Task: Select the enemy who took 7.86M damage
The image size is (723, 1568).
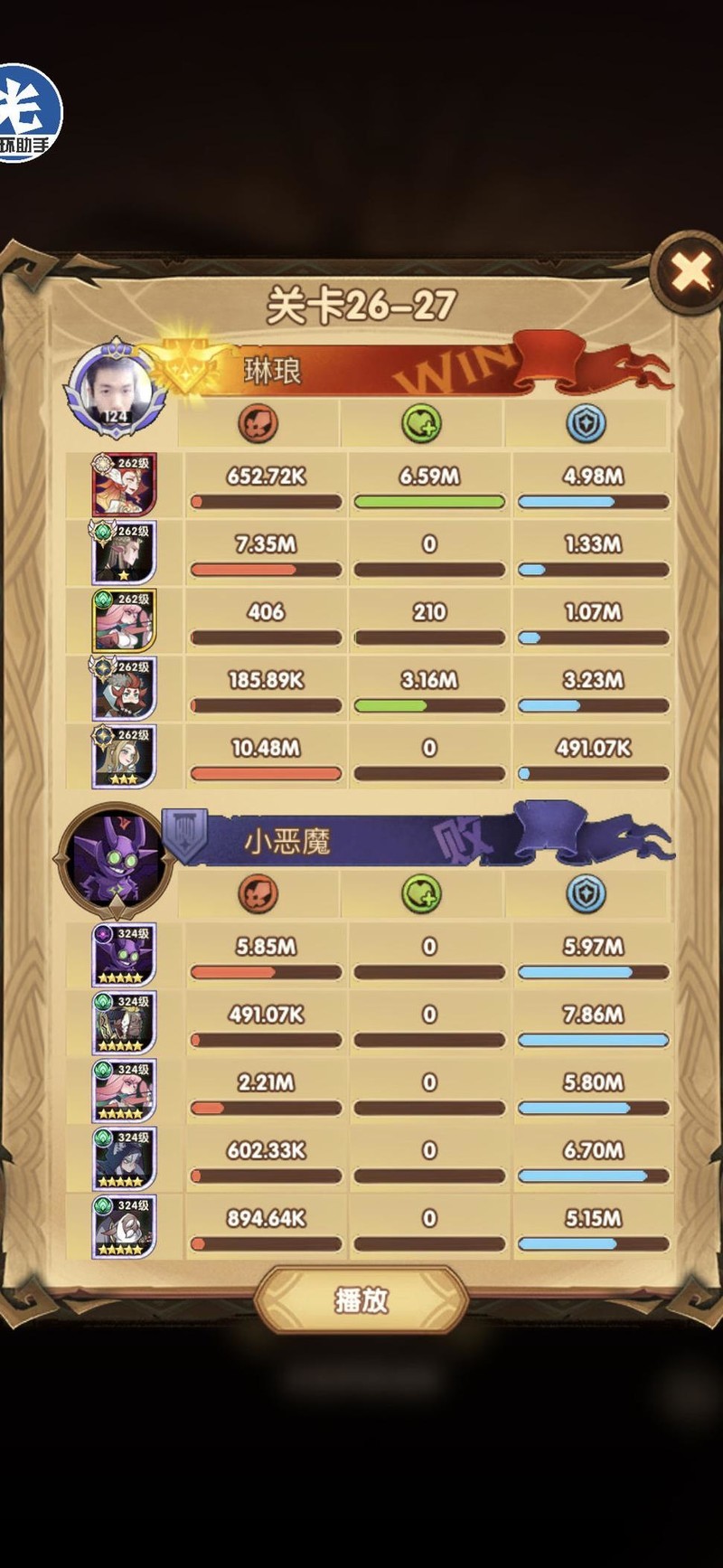Action: (125, 1023)
